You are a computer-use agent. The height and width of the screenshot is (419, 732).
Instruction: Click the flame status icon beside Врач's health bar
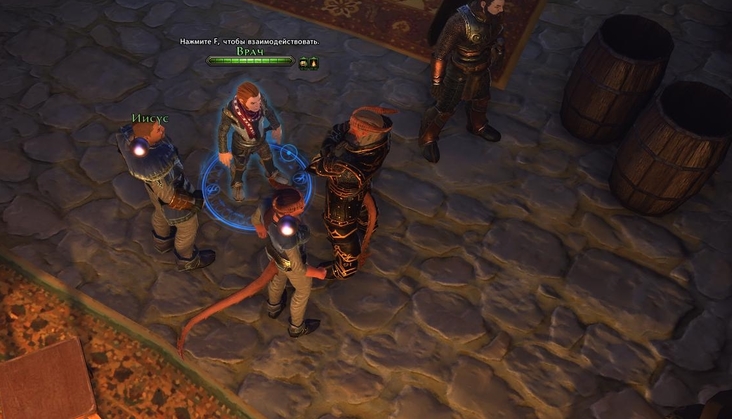pos(313,63)
